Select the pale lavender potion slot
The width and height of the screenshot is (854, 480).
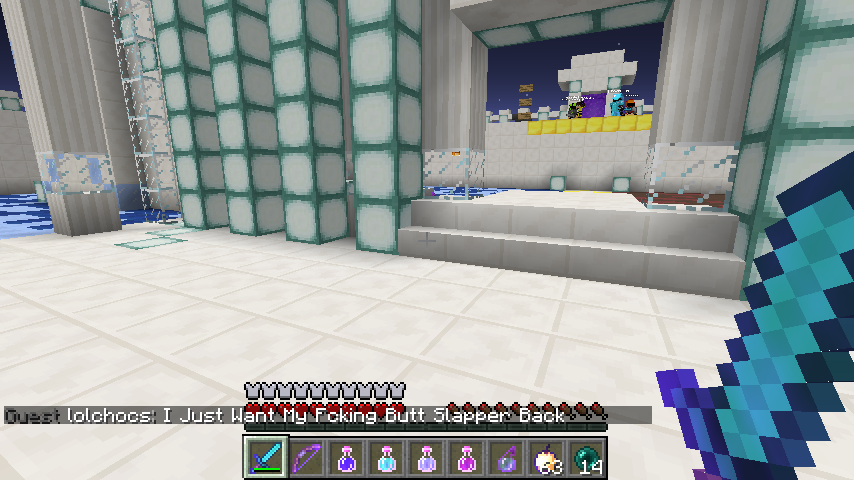click(x=427, y=458)
